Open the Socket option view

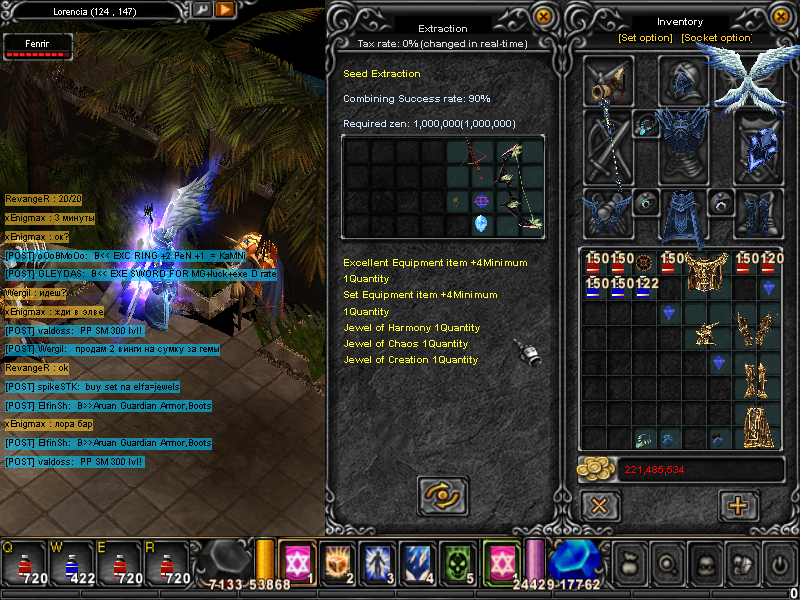point(715,38)
